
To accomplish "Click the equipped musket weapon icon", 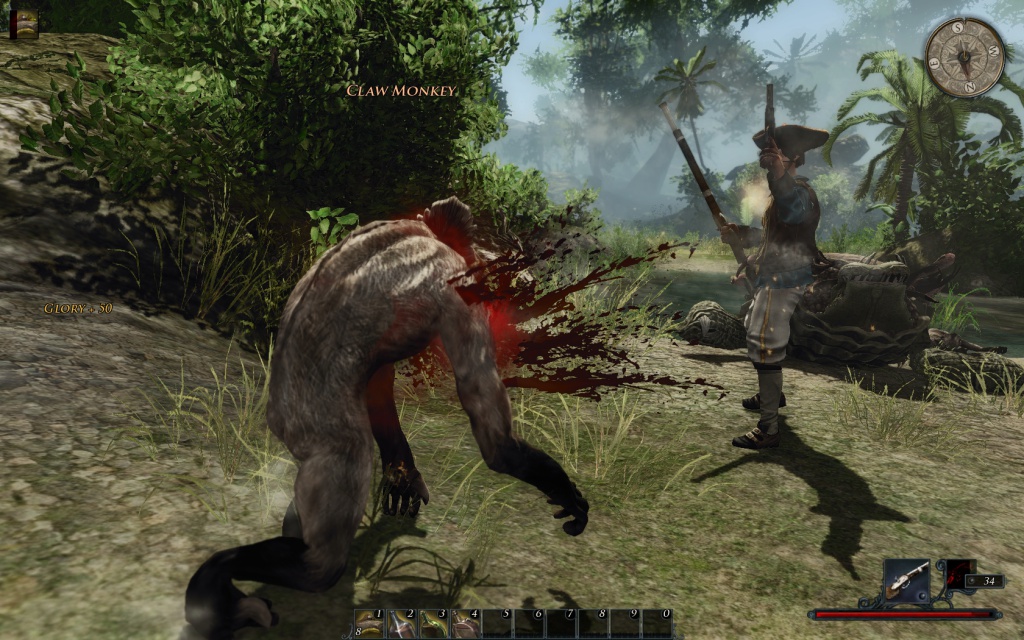I will (906, 579).
